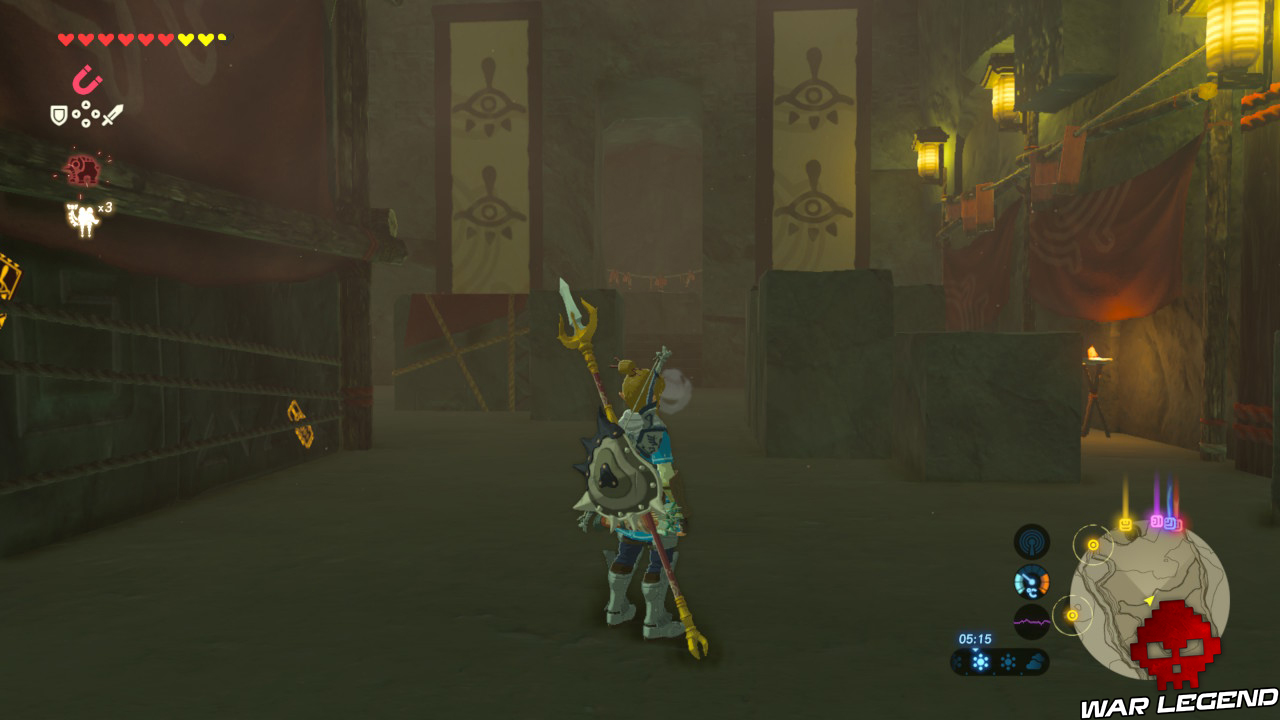Select the sword icon in the equipment HUD

[x=112, y=114]
